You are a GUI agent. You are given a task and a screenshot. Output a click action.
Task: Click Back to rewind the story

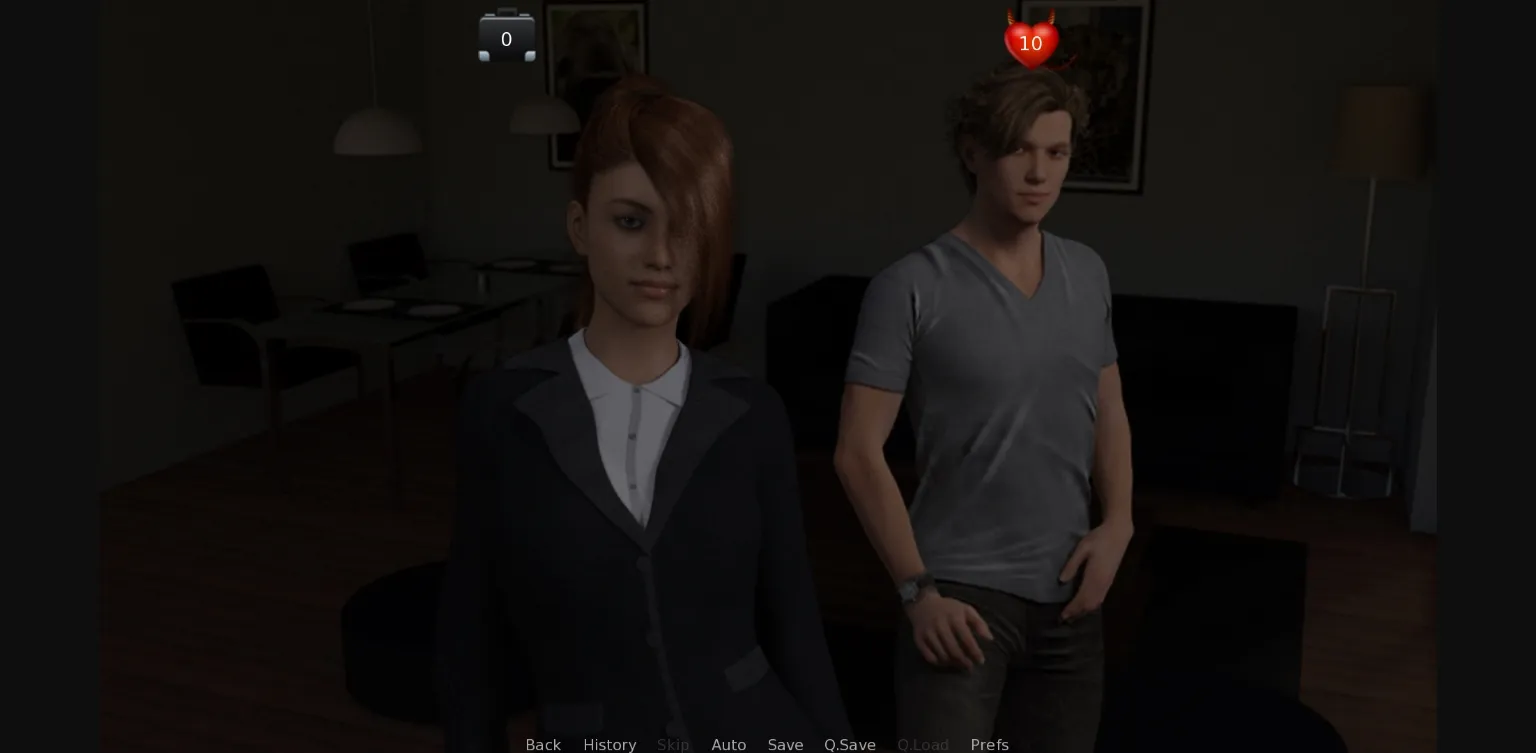[543, 745]
